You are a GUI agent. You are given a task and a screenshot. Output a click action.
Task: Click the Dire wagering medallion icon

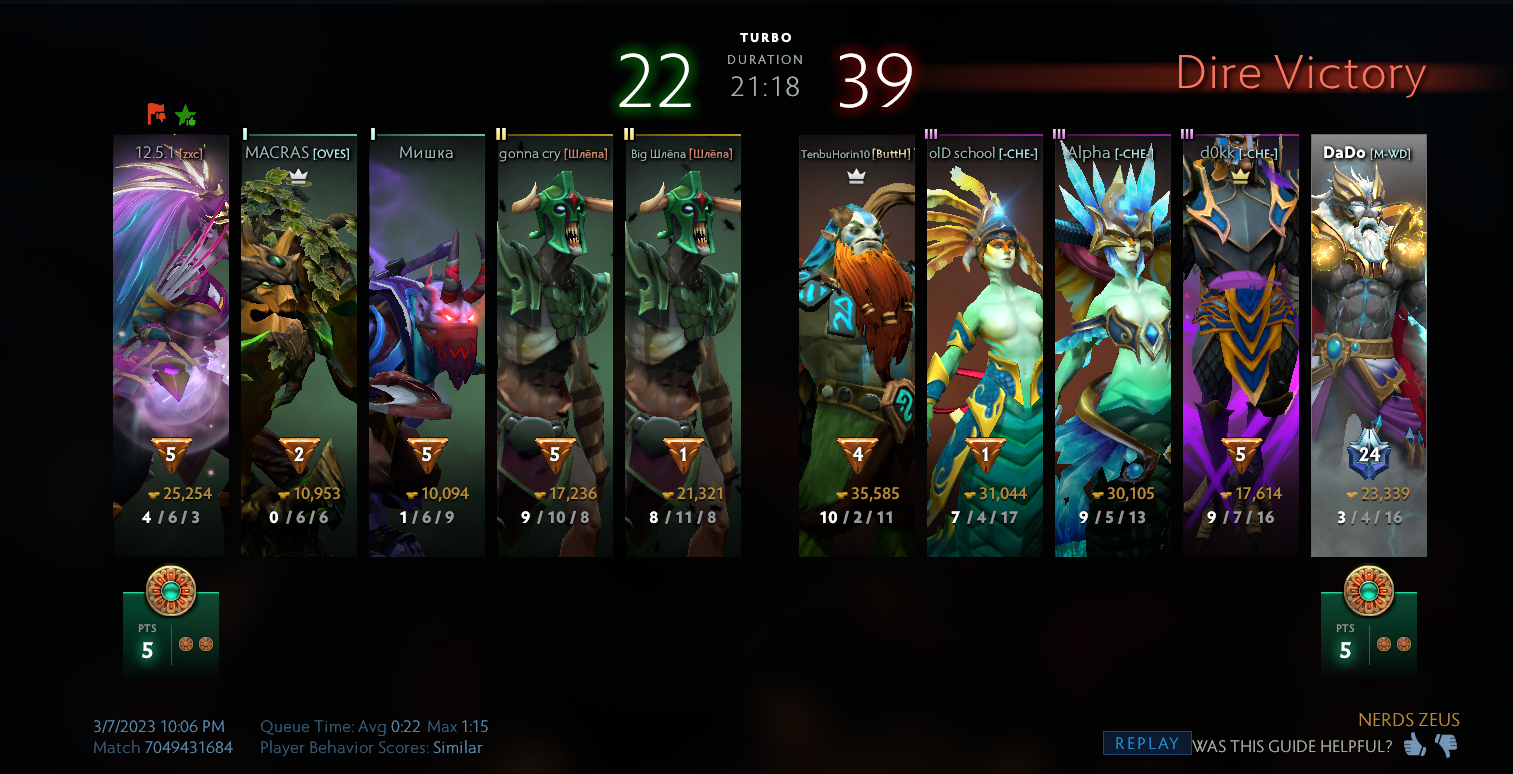point(1369,590)
